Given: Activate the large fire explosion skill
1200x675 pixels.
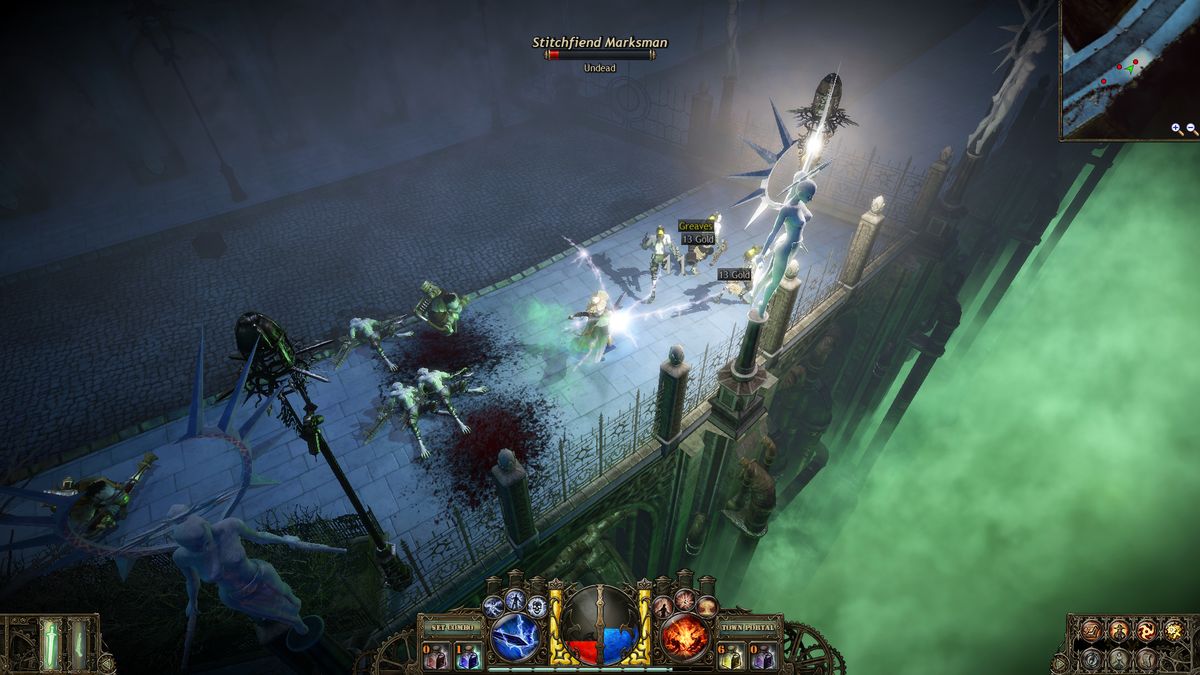Looking at the screenshot, I should click(x=685, y=637).
